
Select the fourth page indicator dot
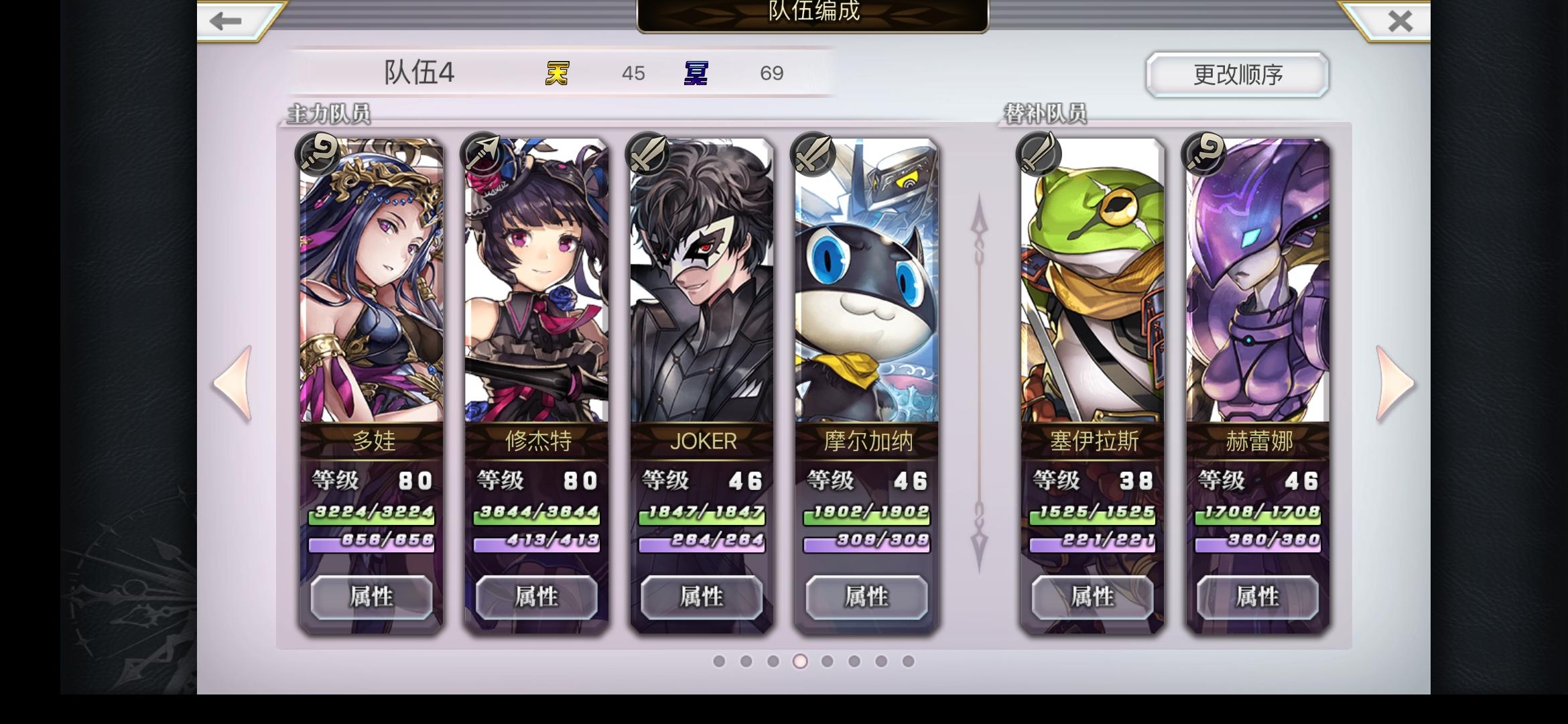[x=799, y=662]
